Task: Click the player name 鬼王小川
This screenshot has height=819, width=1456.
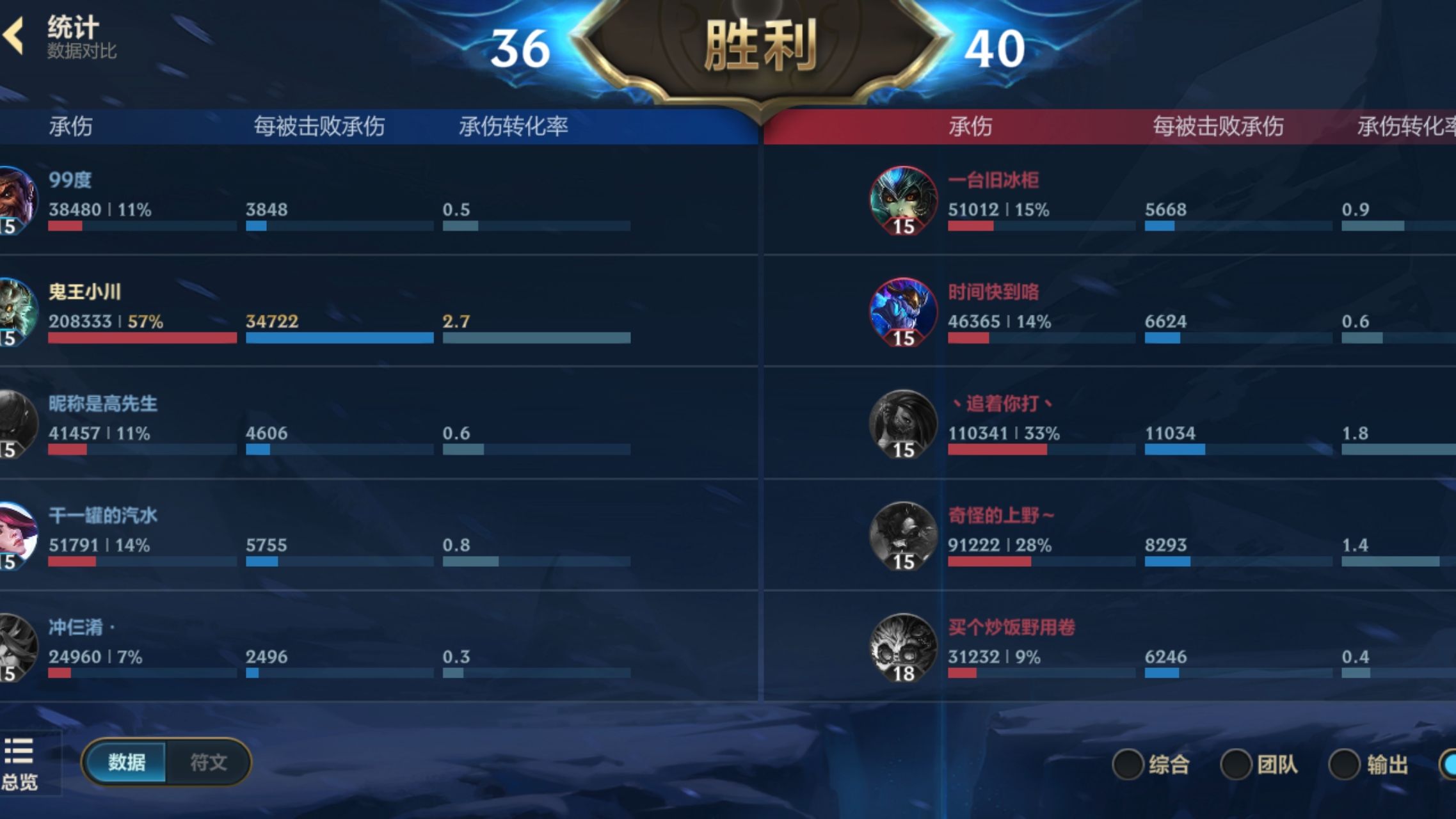Action: 83,290
